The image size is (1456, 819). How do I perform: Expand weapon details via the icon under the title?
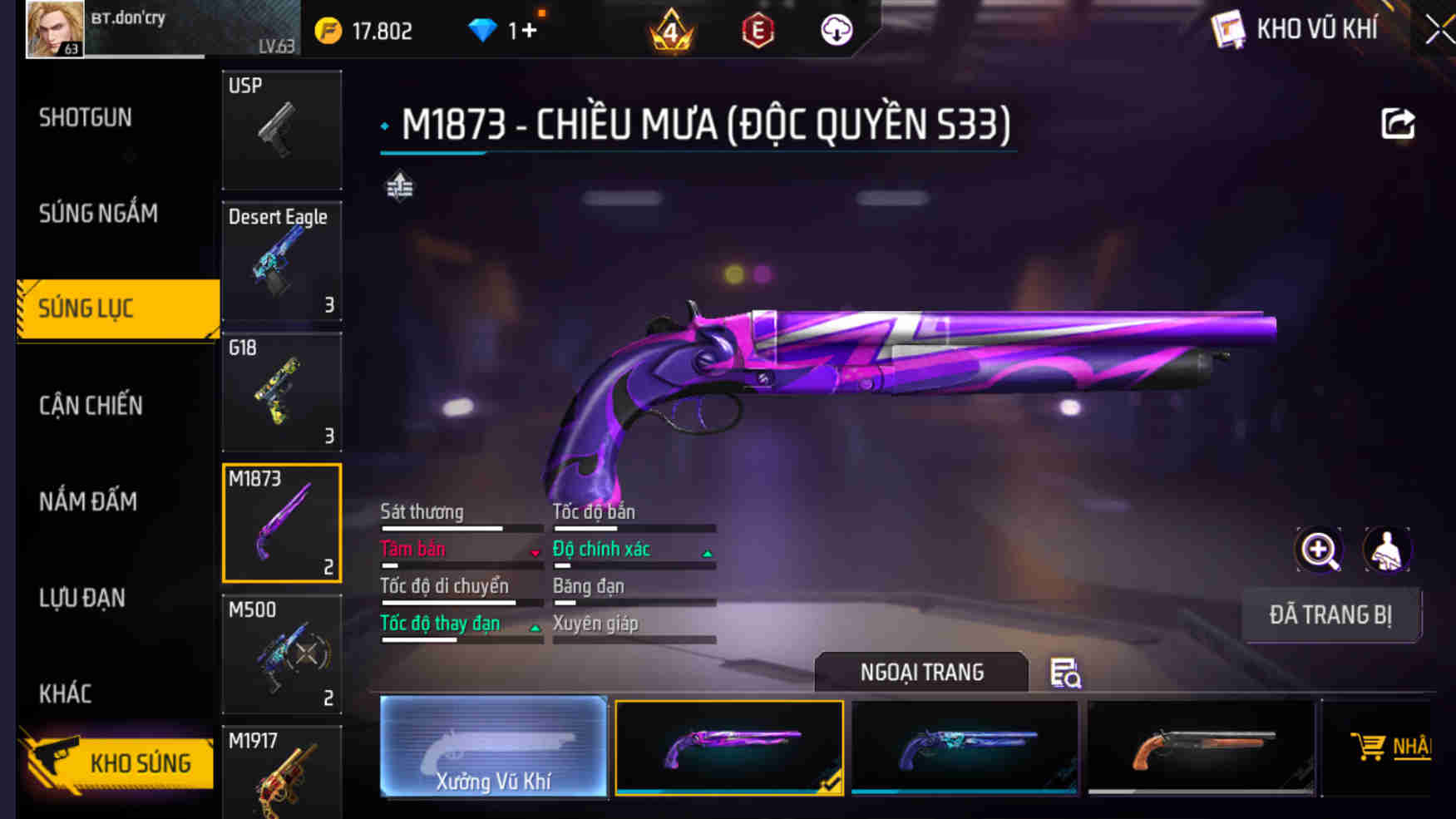coord(399,187)
